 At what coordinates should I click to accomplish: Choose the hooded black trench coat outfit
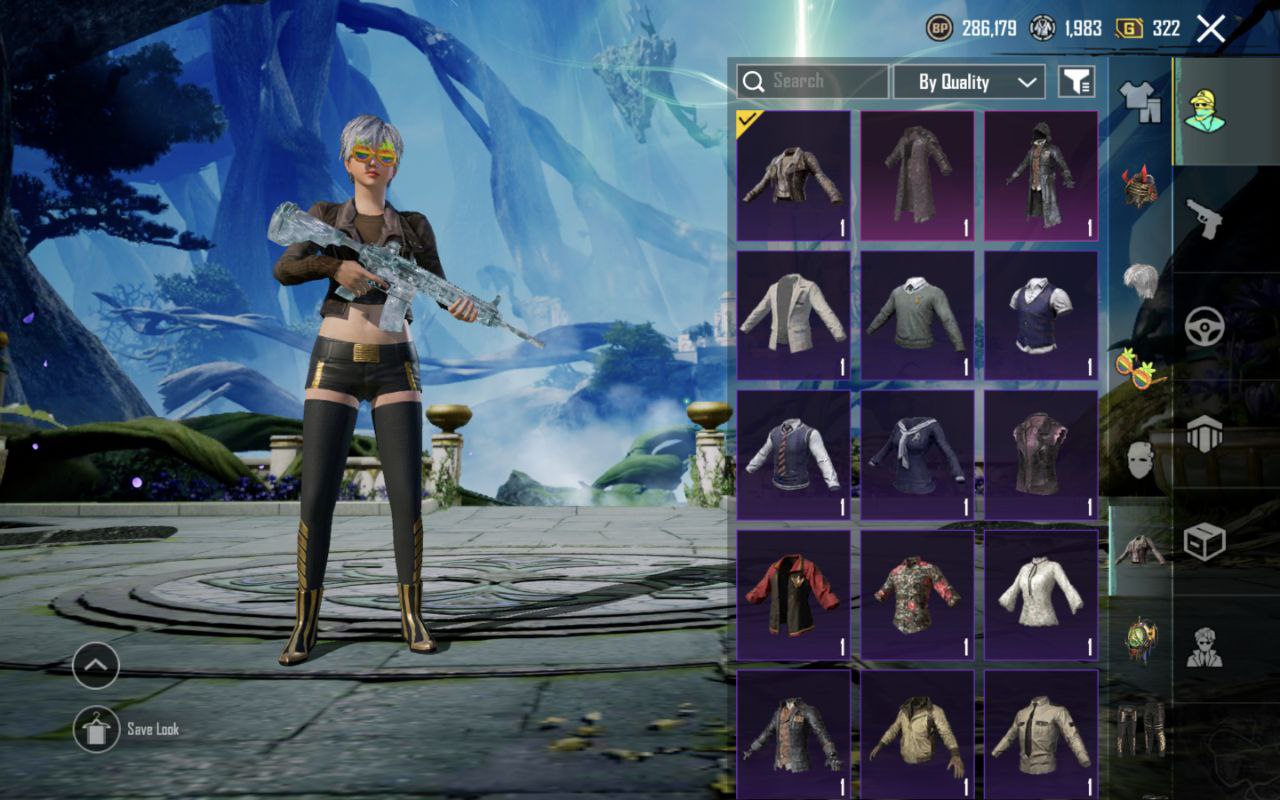pyautogui.click(x=1040, y=176)
